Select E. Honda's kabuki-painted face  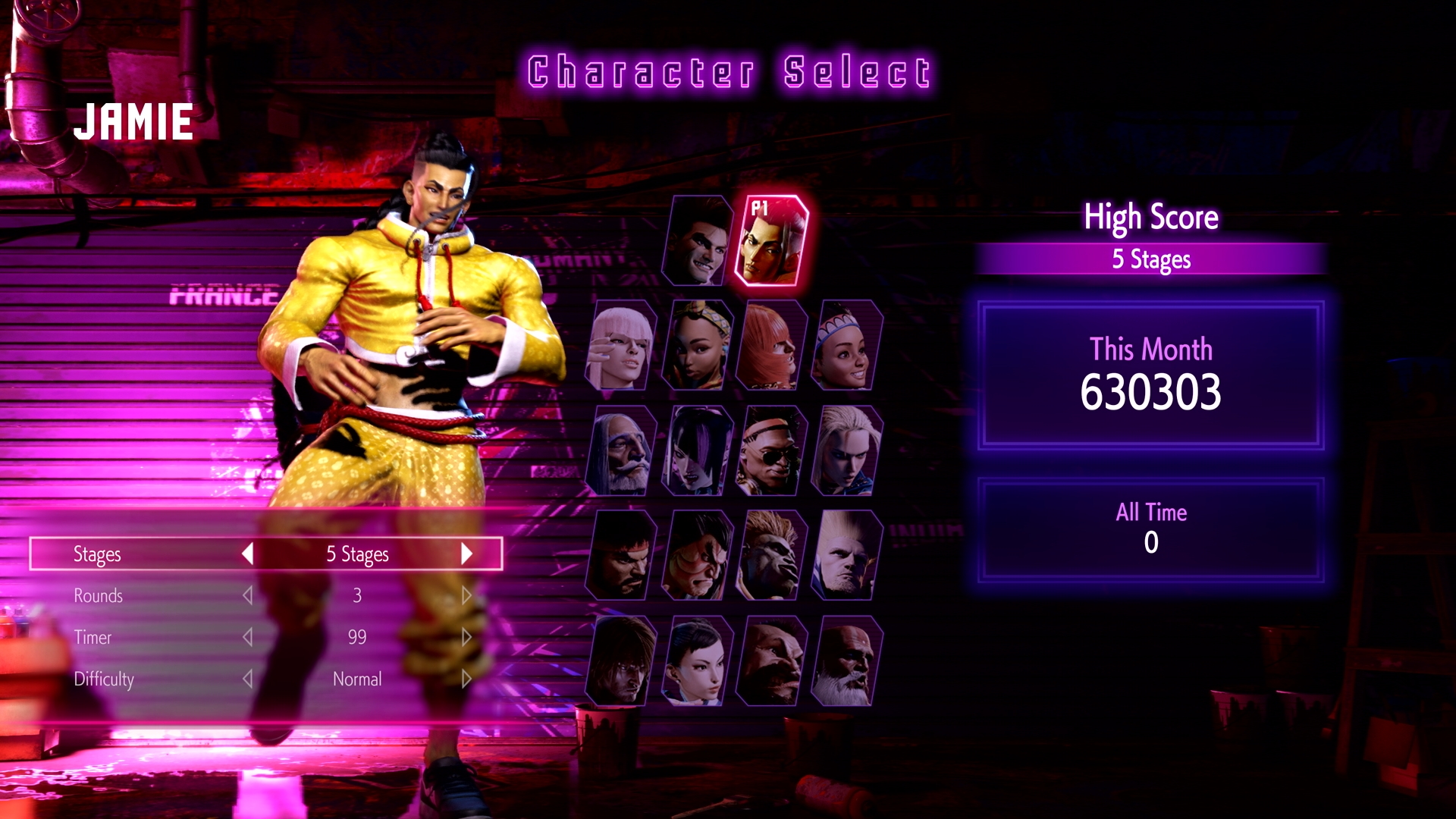[x=698, y=555]
